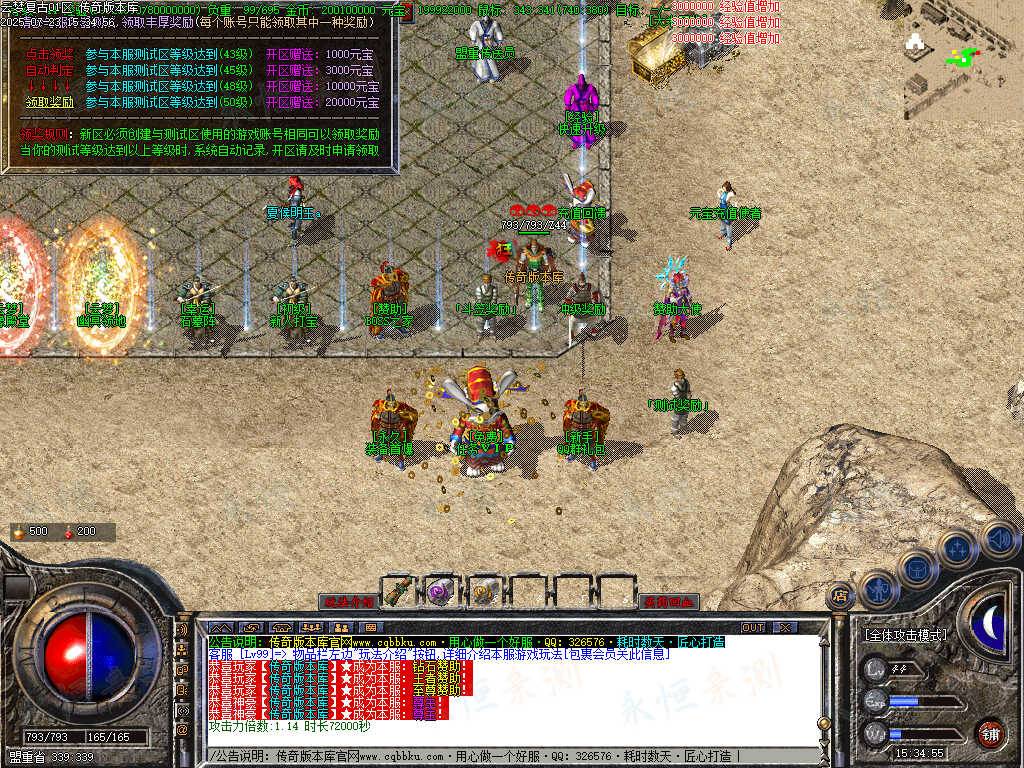This screenshot has width=1024, height=768.
Task: Click the chat text input line
Action: [x=500, y=756]
